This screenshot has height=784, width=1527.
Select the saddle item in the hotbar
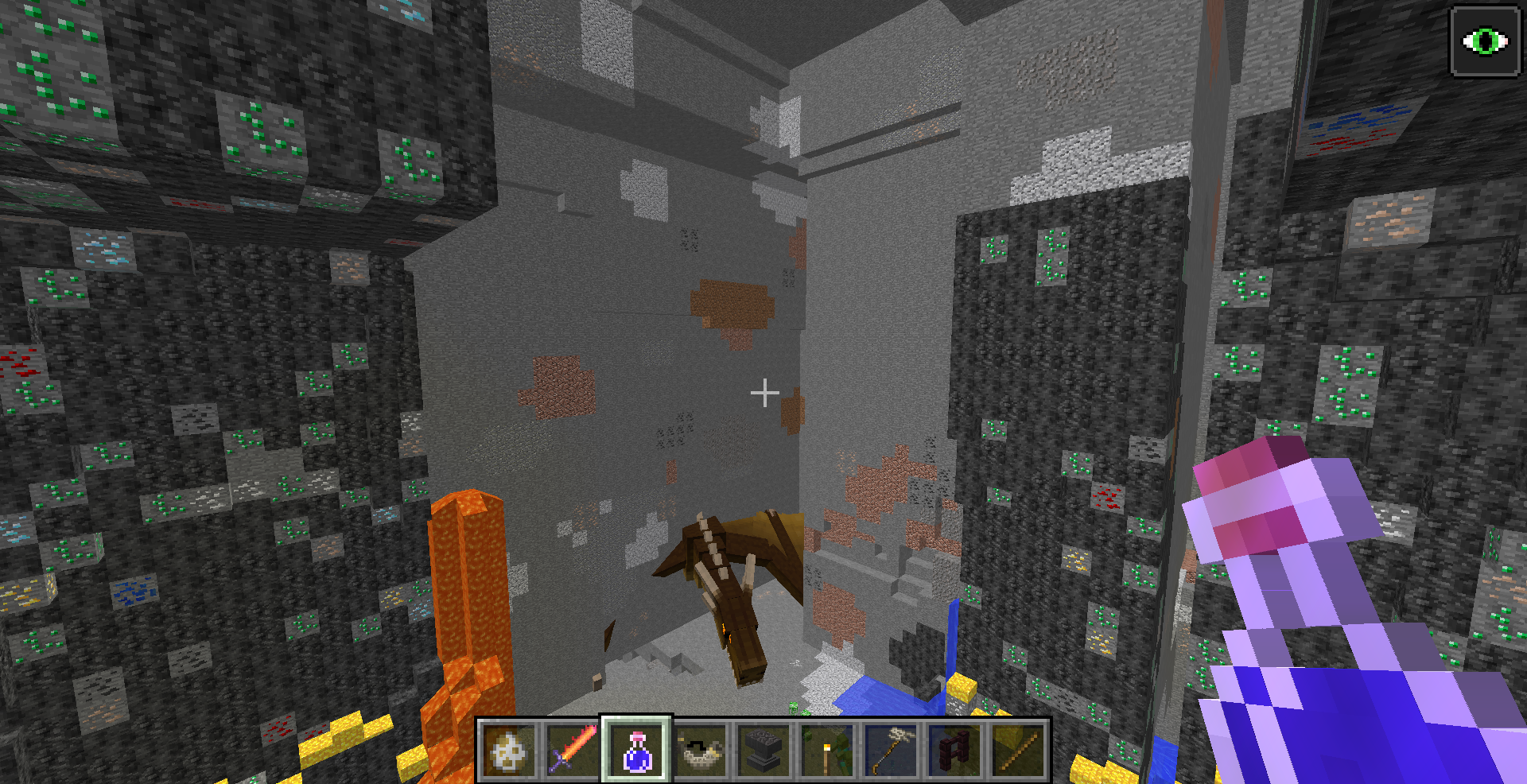pos(701,749)
